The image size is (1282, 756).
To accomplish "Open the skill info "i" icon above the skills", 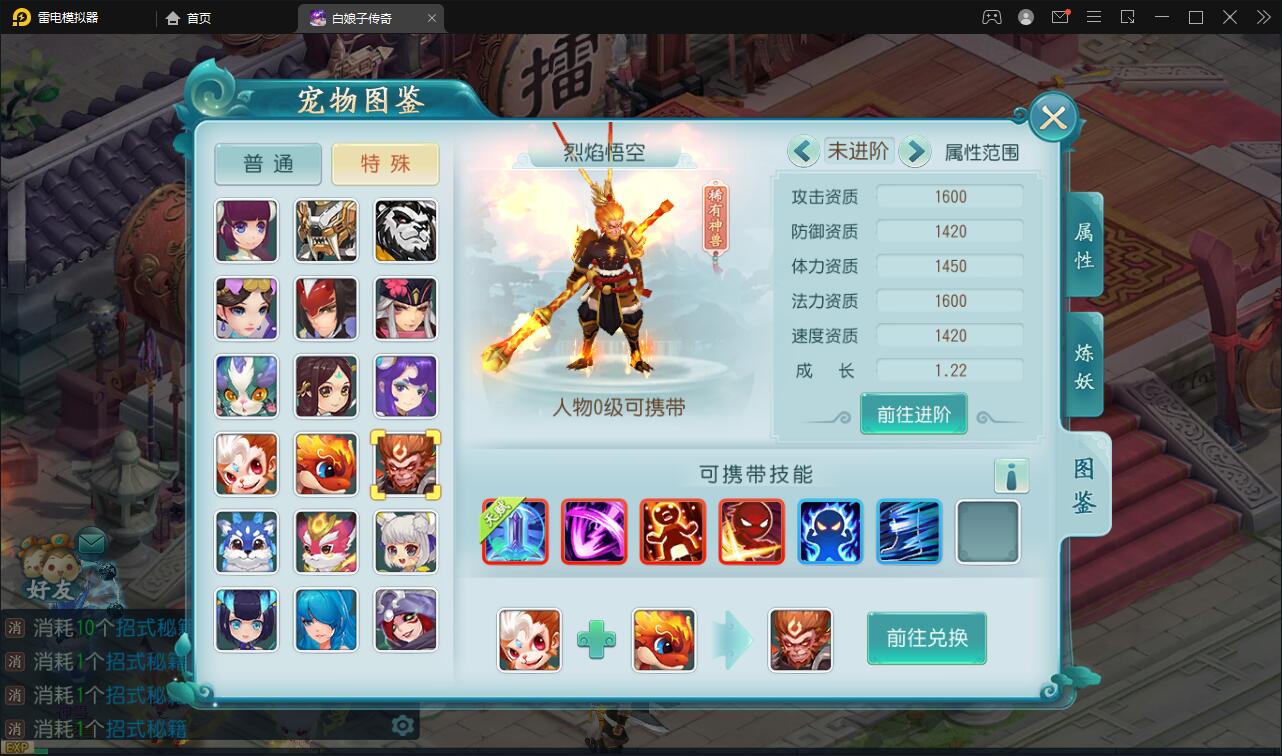I will [x=1013, y=476].
